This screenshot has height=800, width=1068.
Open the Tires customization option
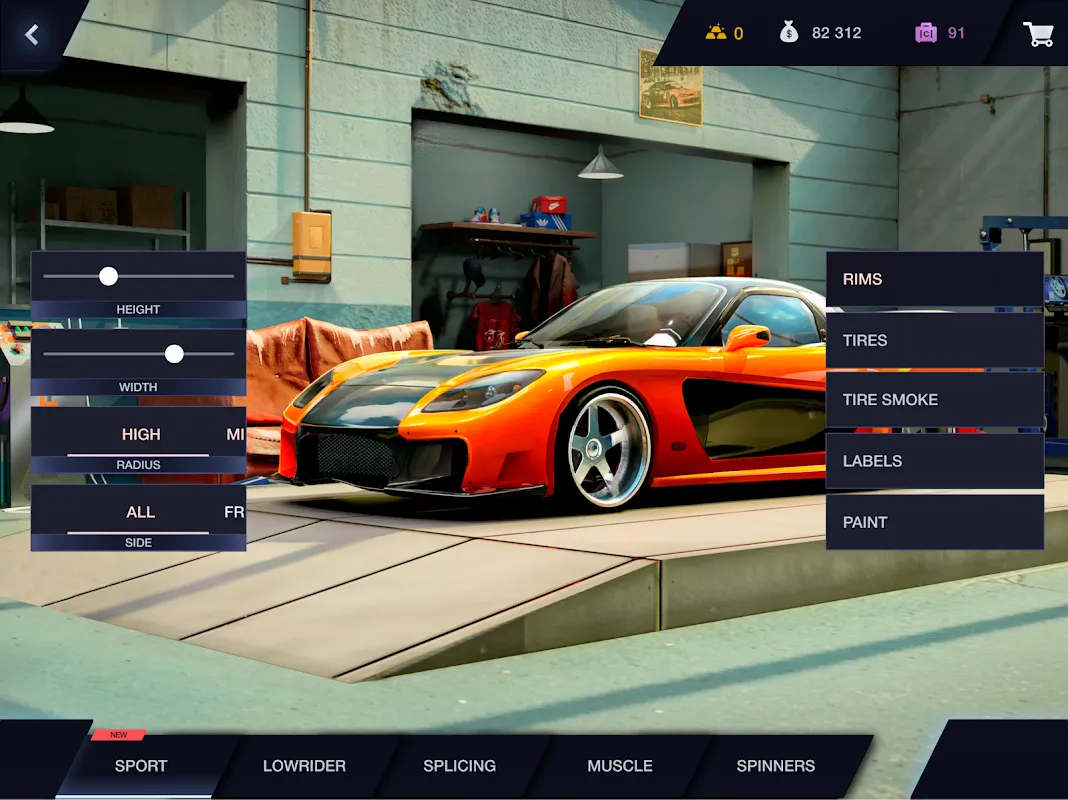[934, 340]
